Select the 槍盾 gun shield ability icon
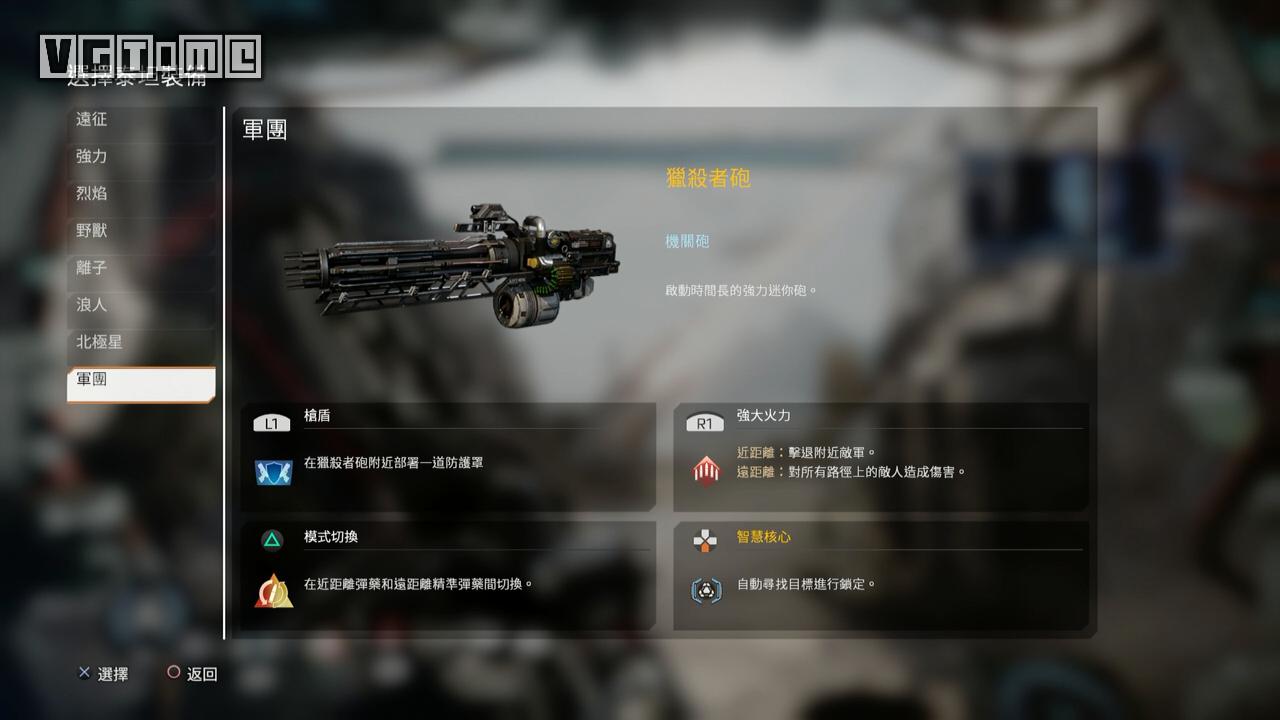This screenshot has width=1280, height=720. [272, 472]
